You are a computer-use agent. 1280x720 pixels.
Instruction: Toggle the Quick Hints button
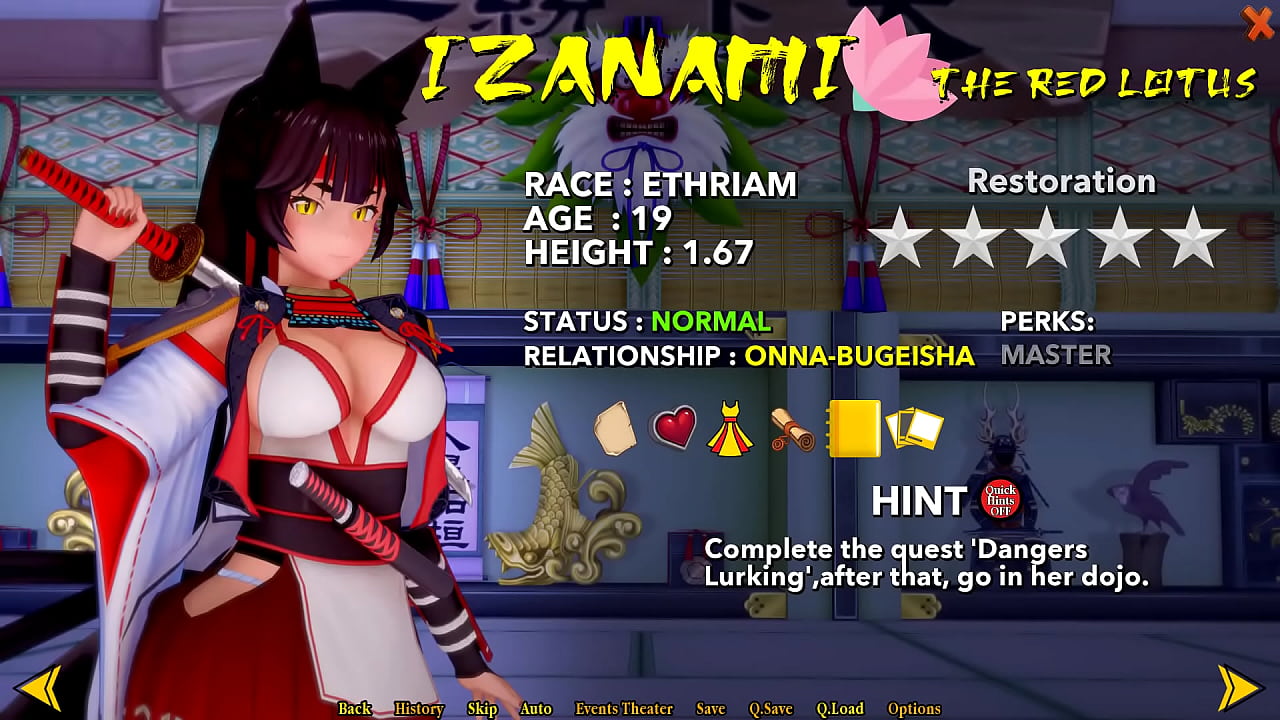pos(999,500)
